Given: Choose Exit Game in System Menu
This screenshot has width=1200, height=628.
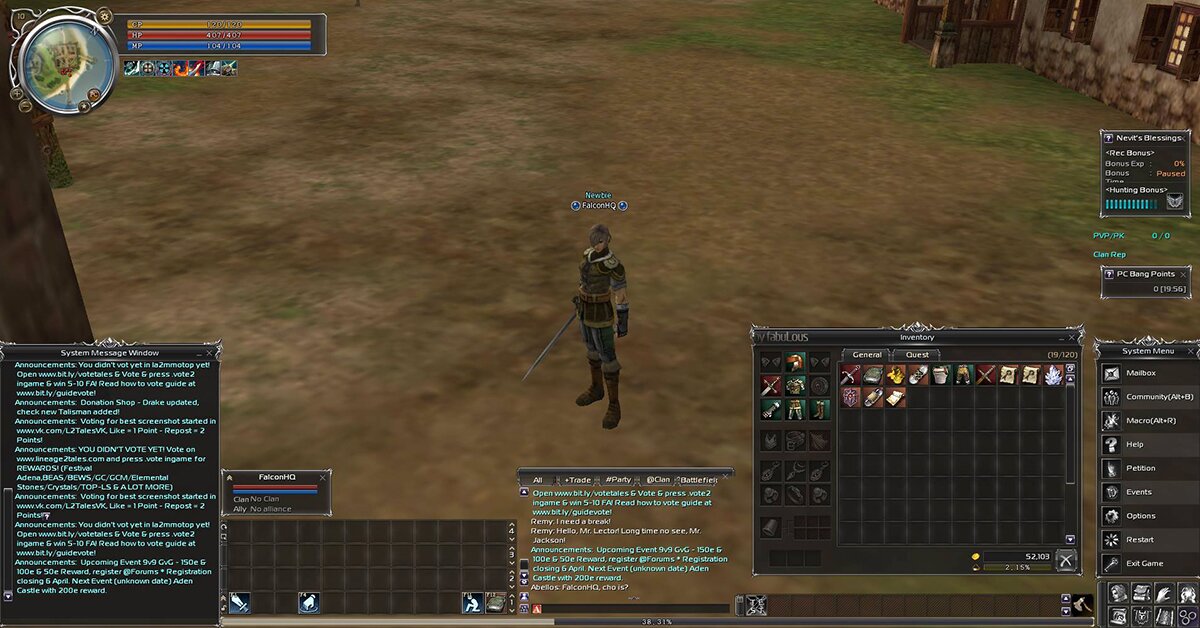Looking at the screenshot, I should (x=1144, y=564).
